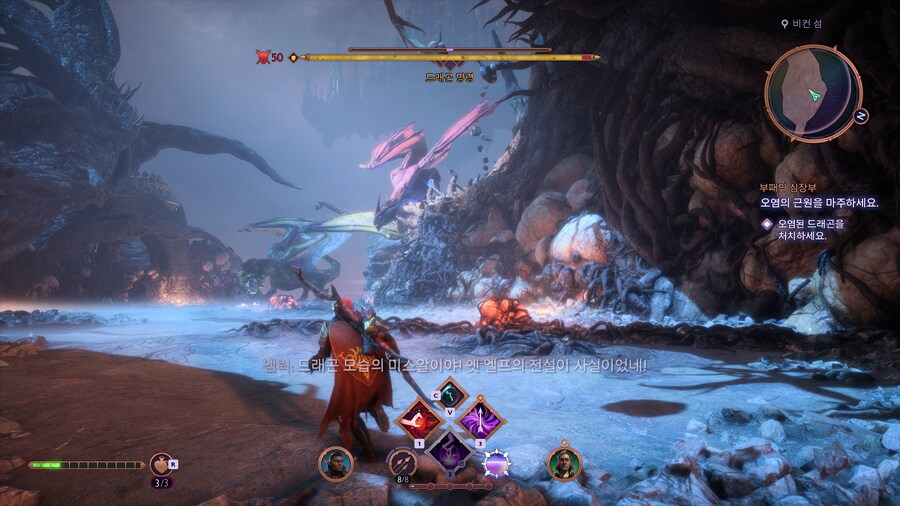Cast the dark purple flame ability

point(450,450)
